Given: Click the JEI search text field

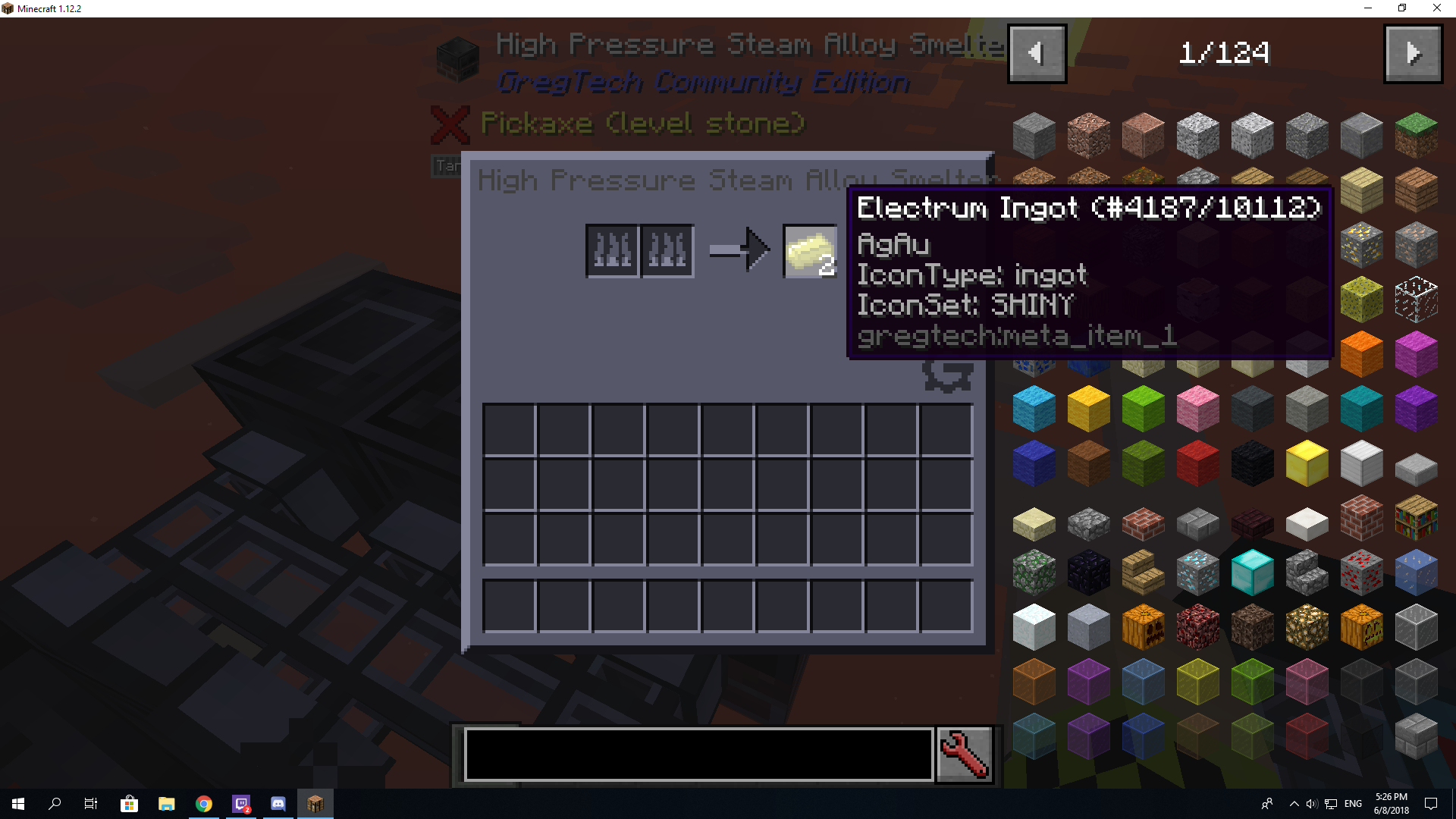Looking at the screenshot, I should [698, 753].
